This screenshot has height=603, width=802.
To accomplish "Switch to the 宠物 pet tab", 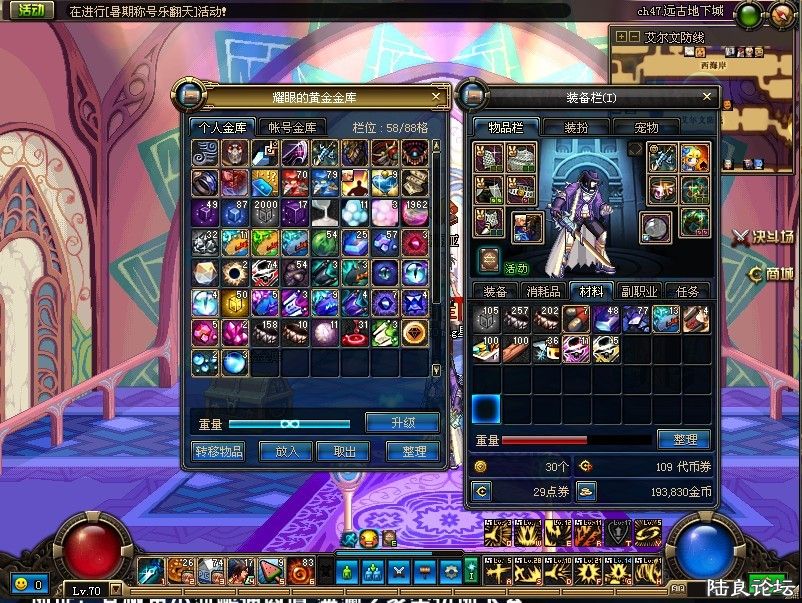I will point(647,128).
